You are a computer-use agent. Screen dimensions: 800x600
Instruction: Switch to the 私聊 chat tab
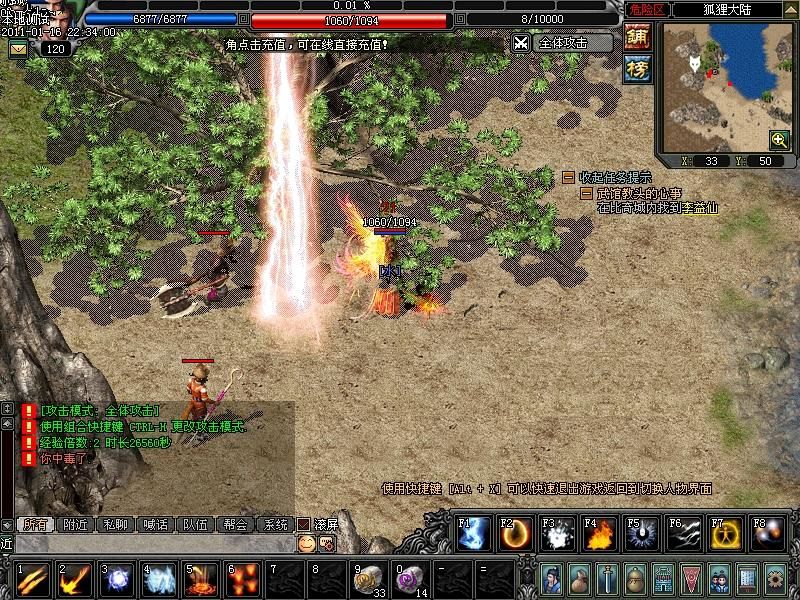pos(115,524)
